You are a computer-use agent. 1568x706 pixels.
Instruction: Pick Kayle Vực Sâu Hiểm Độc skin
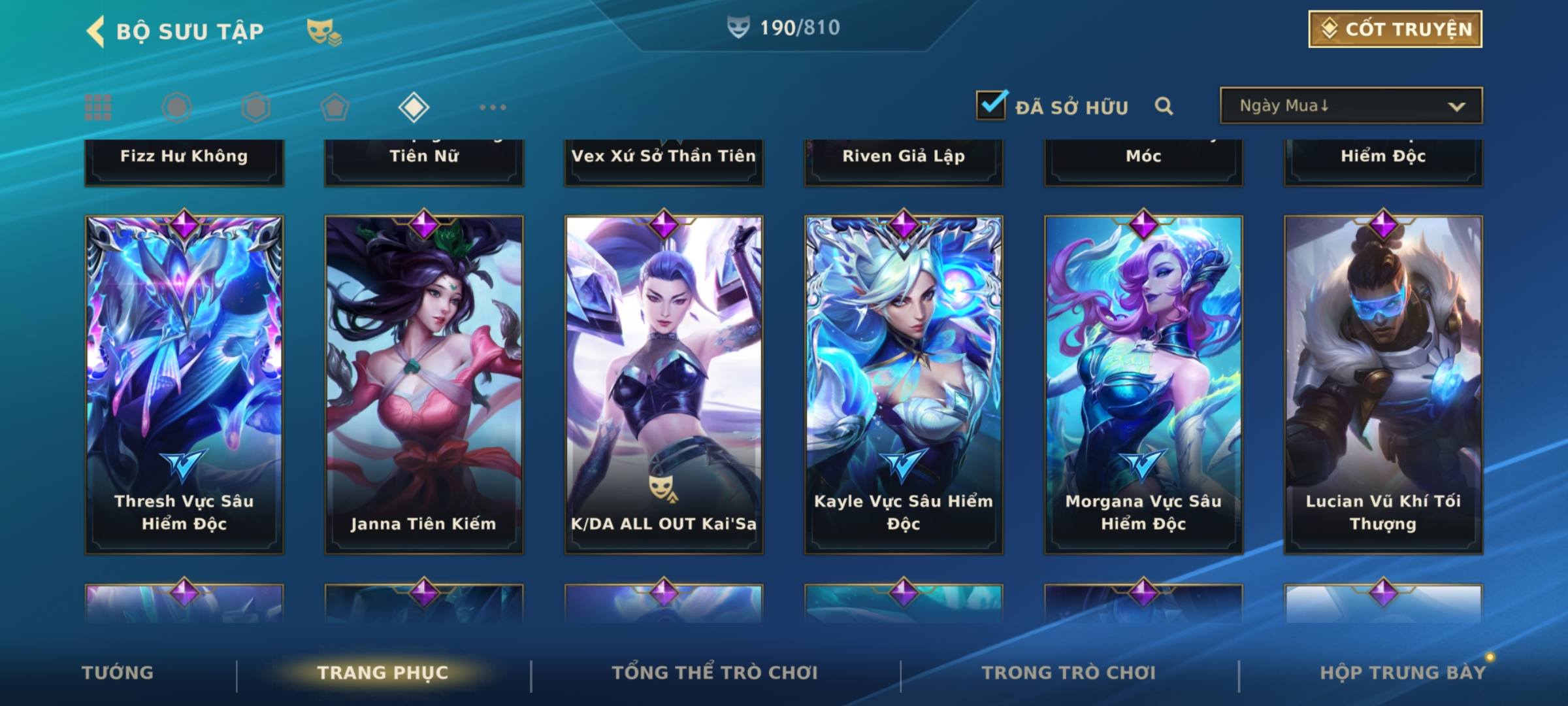point(904,384)
